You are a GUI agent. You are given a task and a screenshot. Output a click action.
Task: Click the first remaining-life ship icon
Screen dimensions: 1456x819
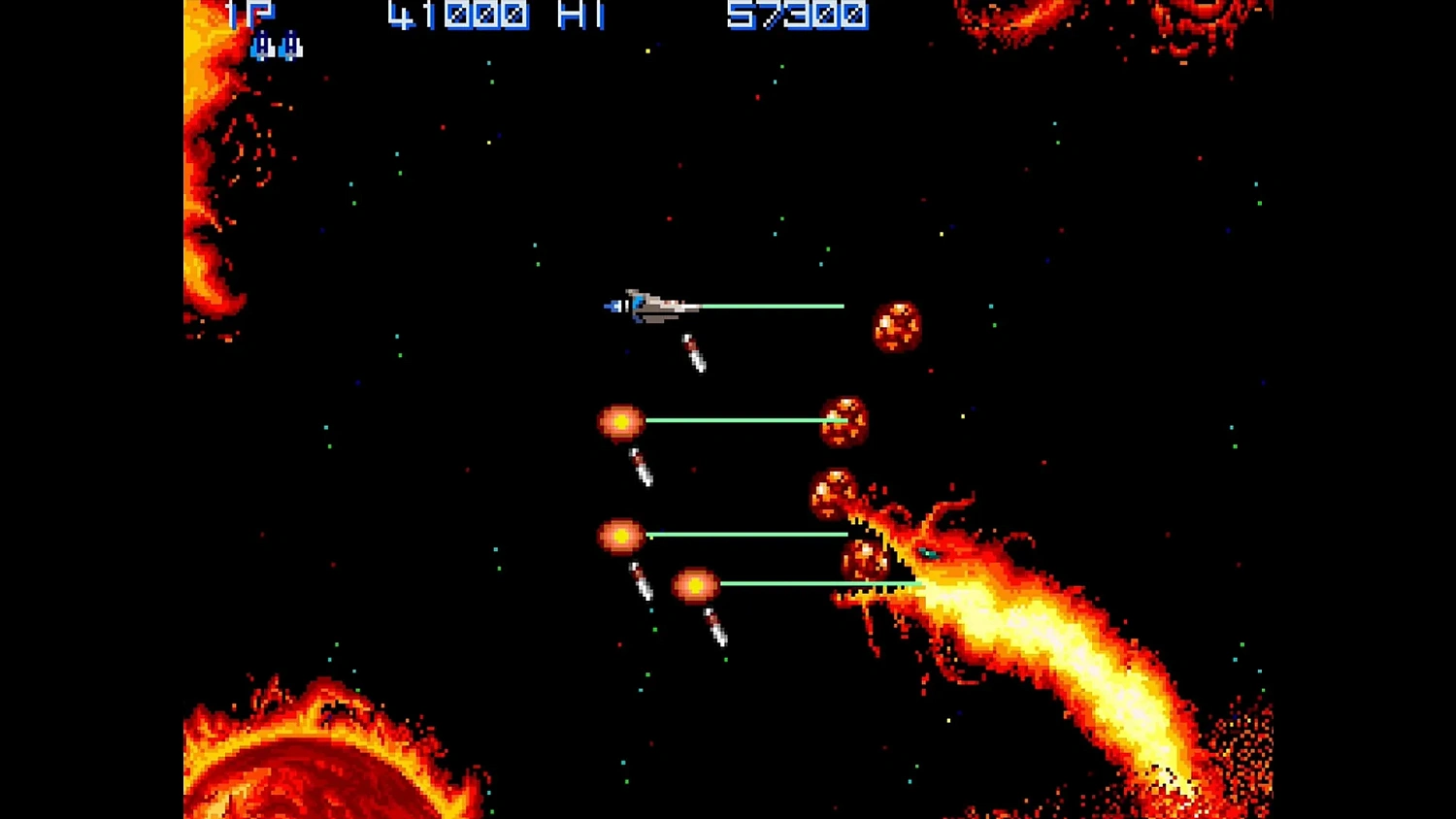[264, 46]
